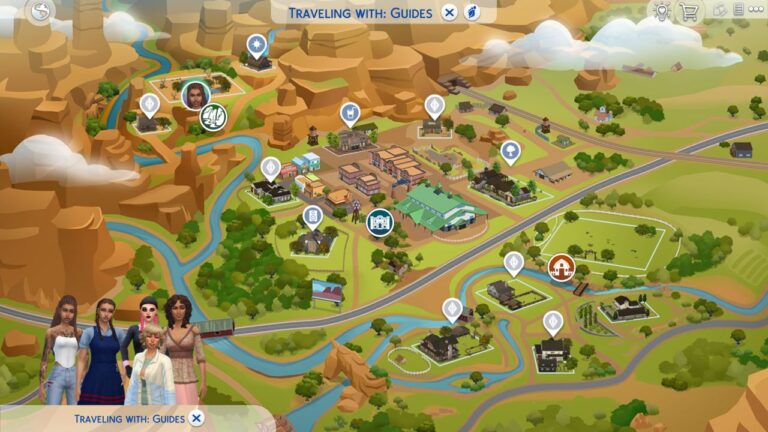Select the green horse emblem marker

tap(213, 117)
